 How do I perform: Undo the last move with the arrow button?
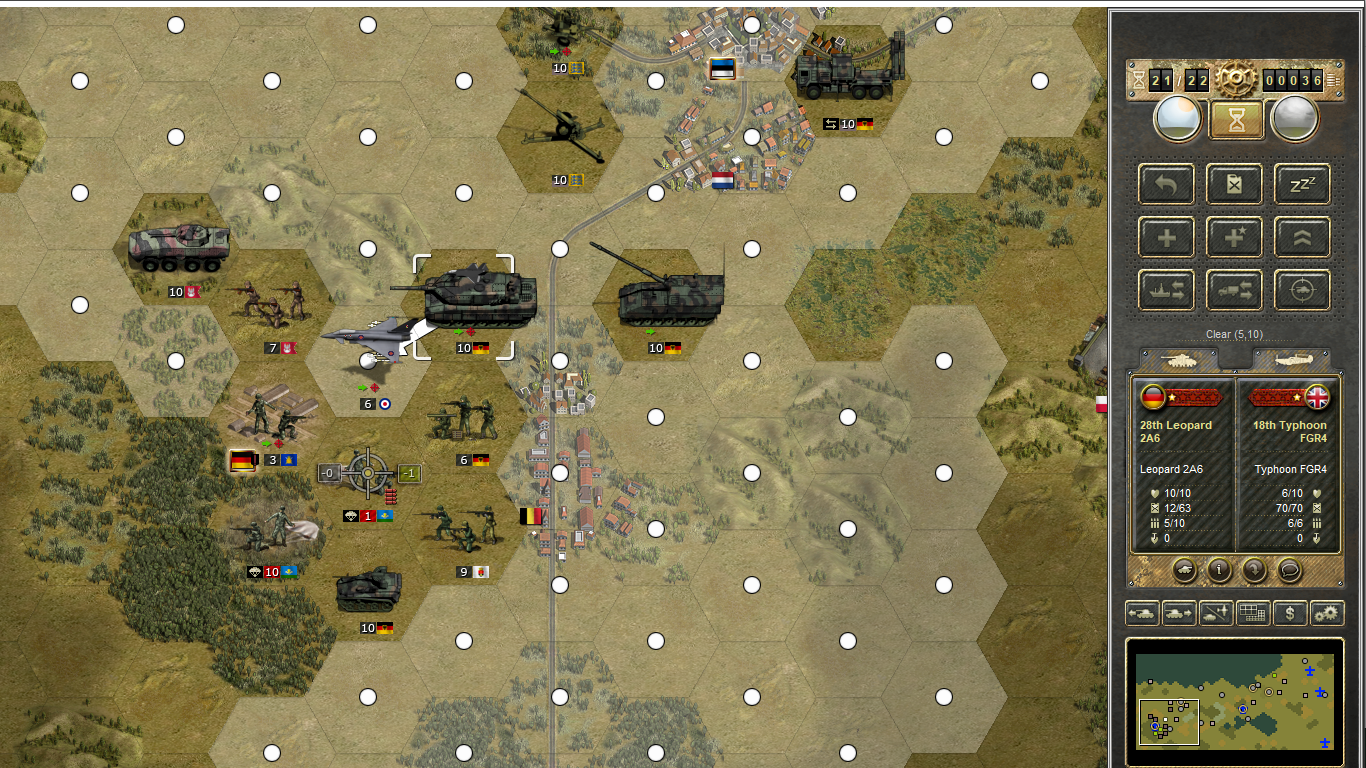pyautogui.click(x=1166, y=184)
